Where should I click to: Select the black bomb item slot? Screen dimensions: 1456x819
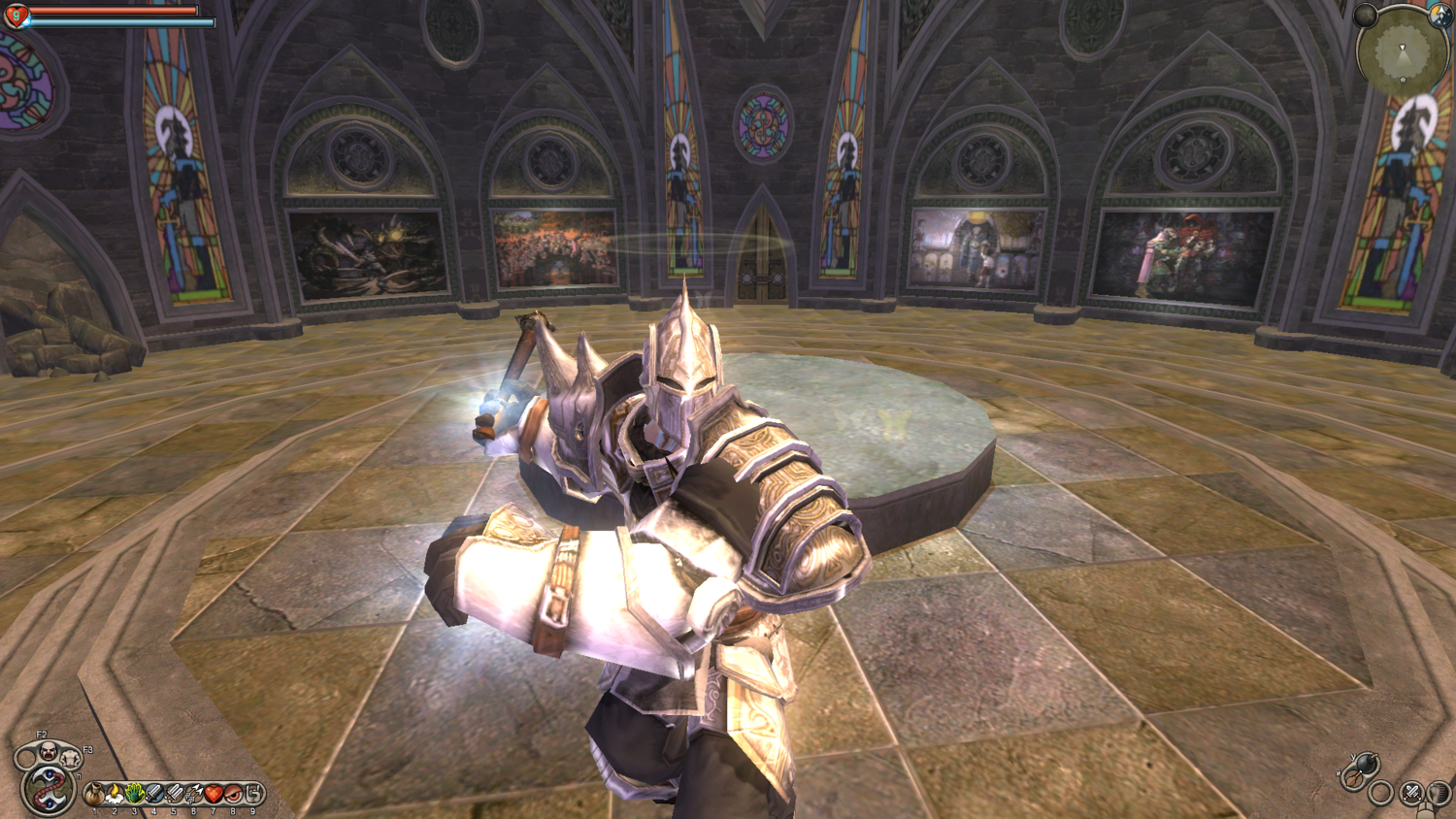(1367, 764)
